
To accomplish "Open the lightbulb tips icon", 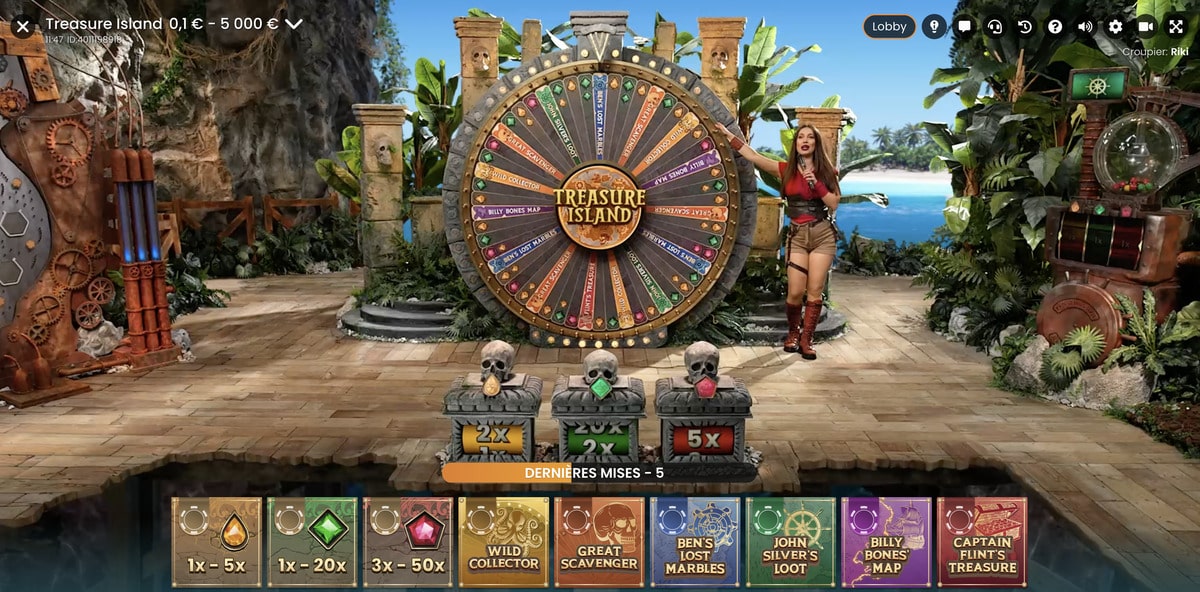I will [x=935, y=27].
